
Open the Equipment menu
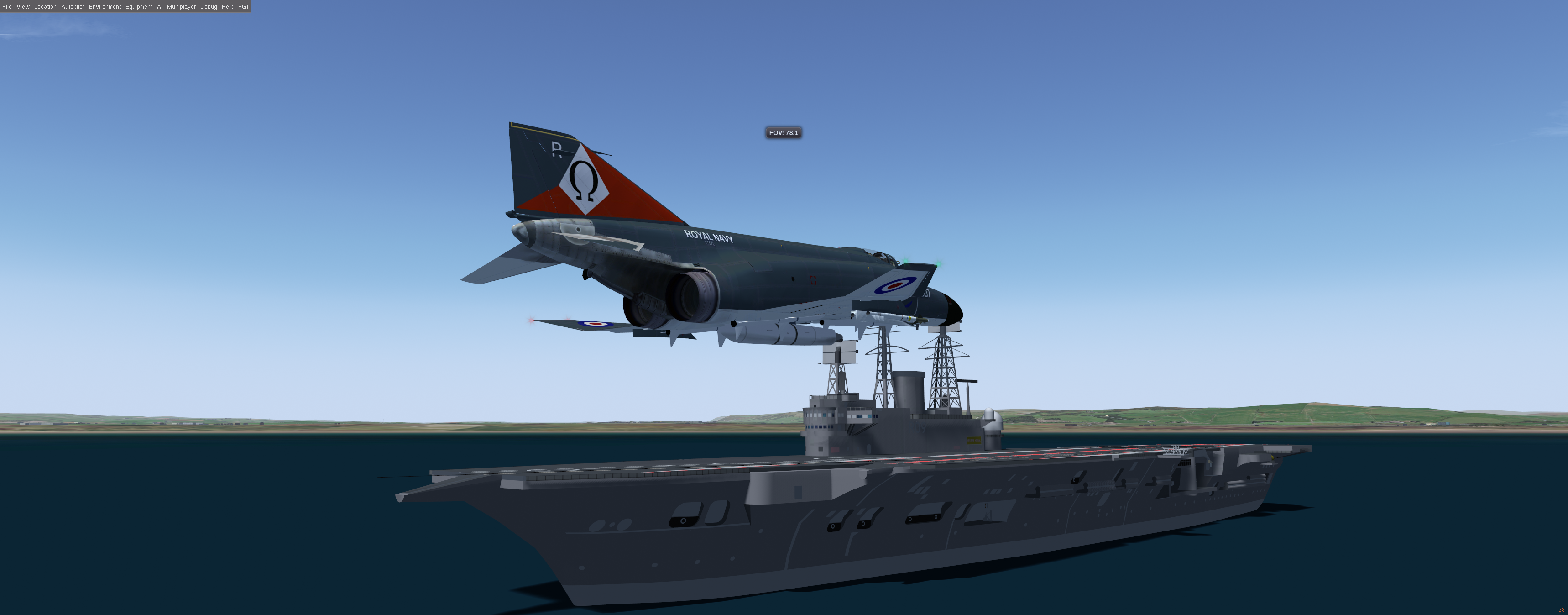139,7
